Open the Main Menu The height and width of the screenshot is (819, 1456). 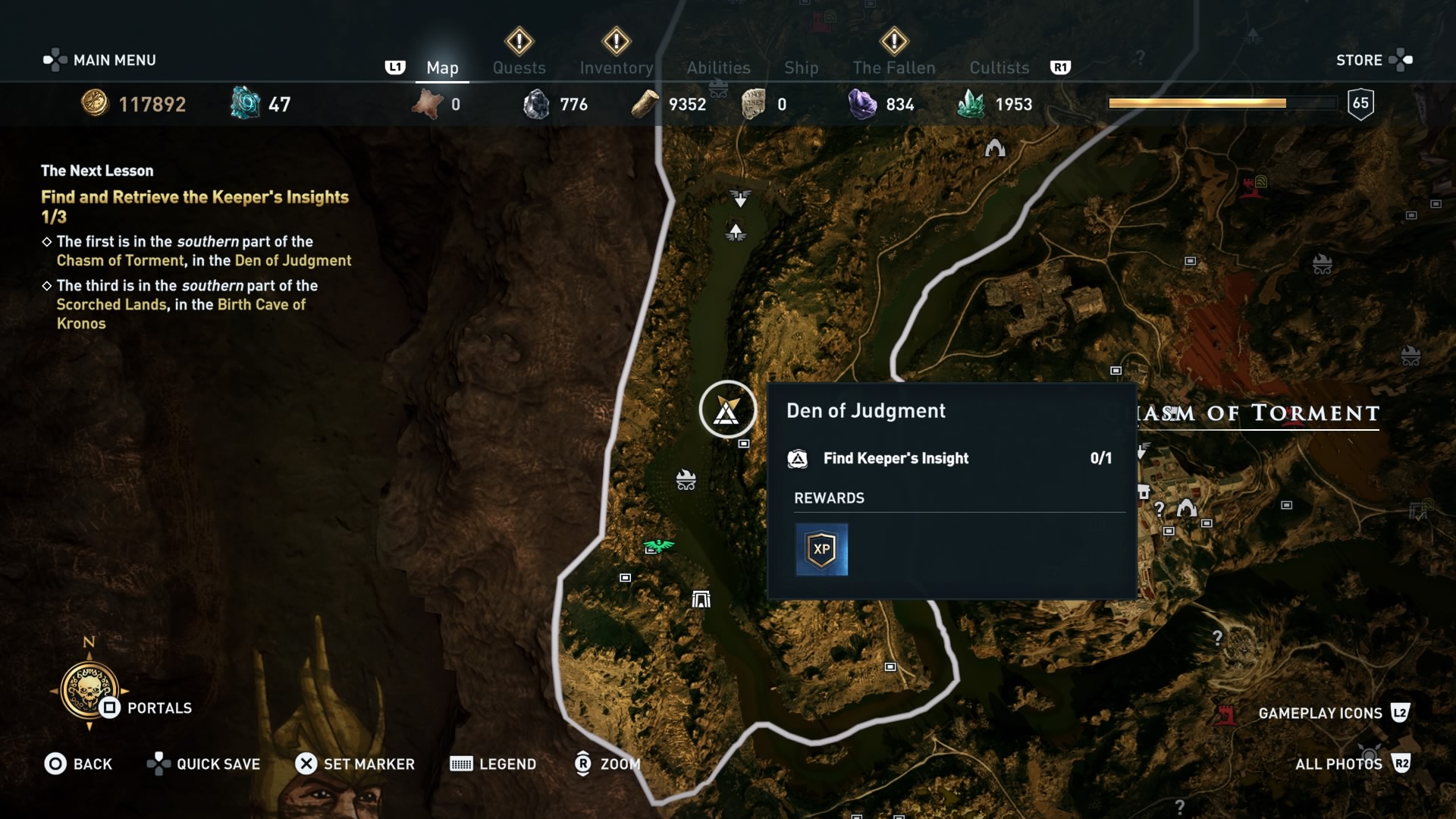pyautogui.click(x=99, y=60)
